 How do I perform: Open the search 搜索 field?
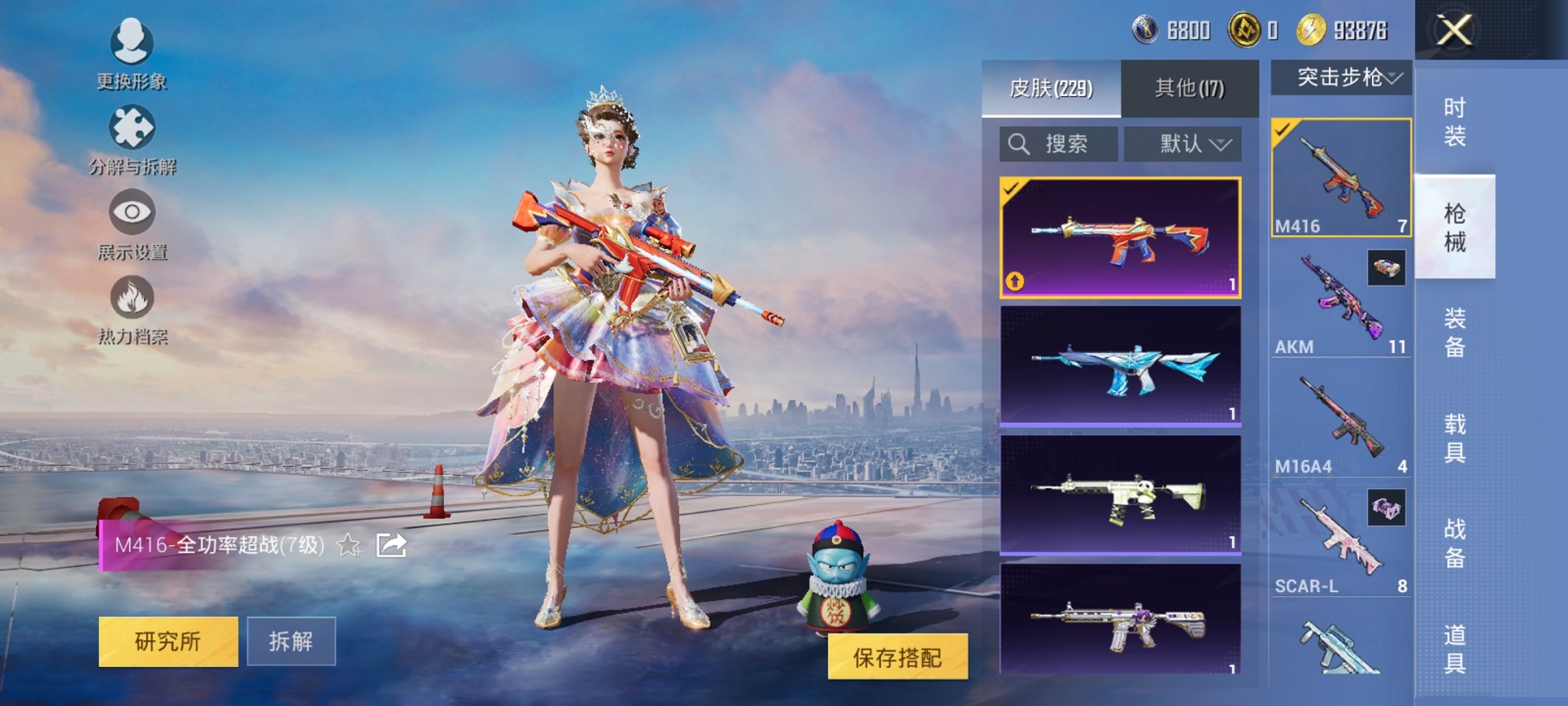click(1058, 144)
